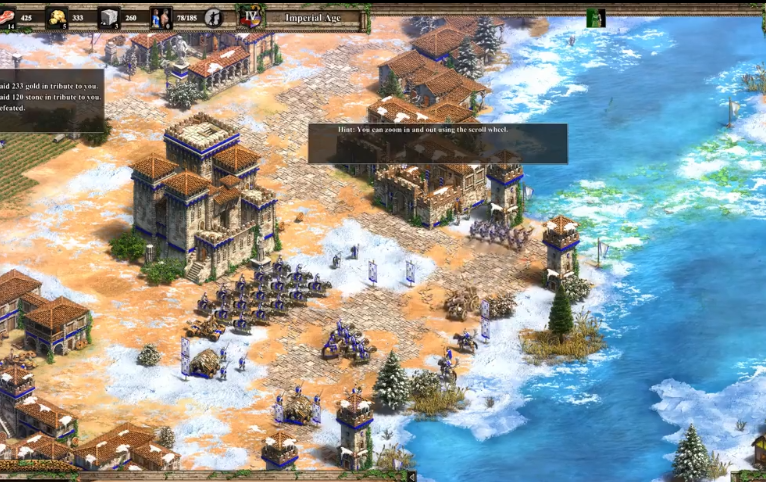Click the green icon on the top bar
The width and height of the screenshot is (766, 482).
[x=595, y=17]
